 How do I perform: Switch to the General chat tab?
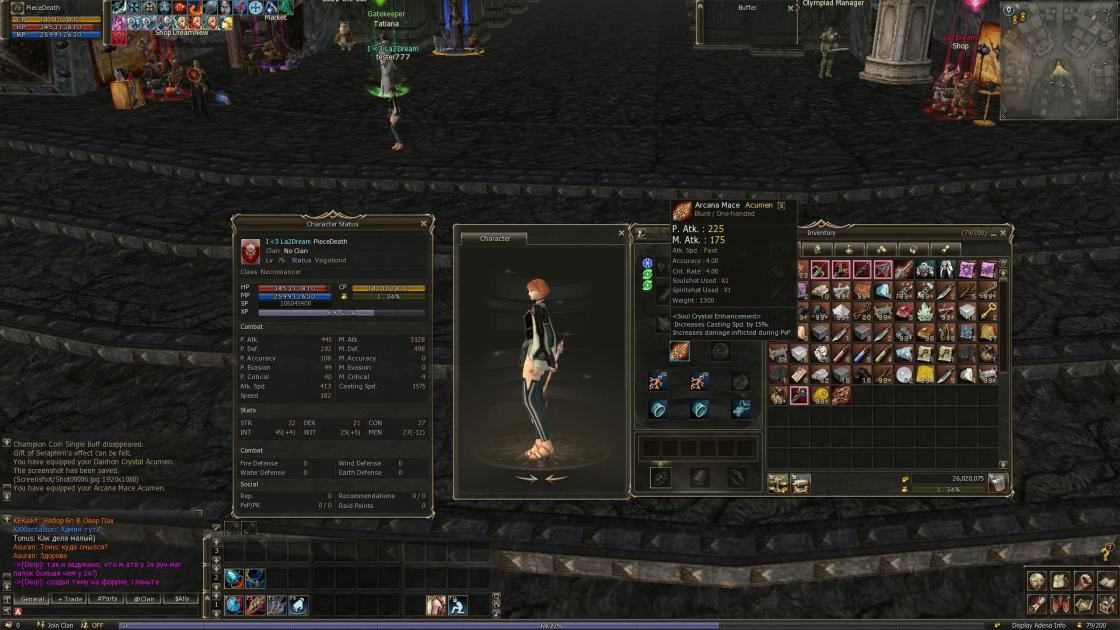coord(33,599)
